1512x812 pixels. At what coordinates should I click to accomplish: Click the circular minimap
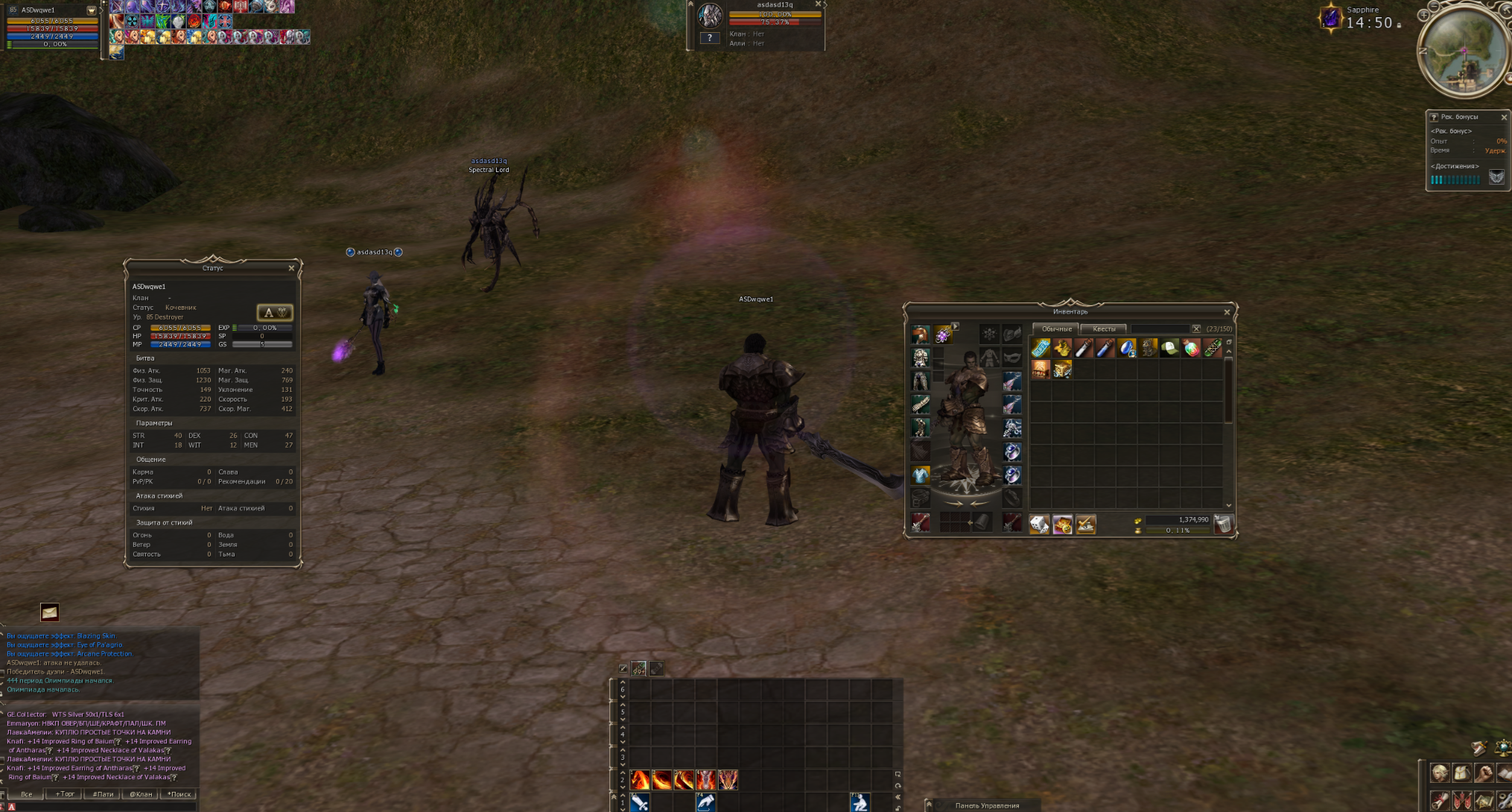1463,51
